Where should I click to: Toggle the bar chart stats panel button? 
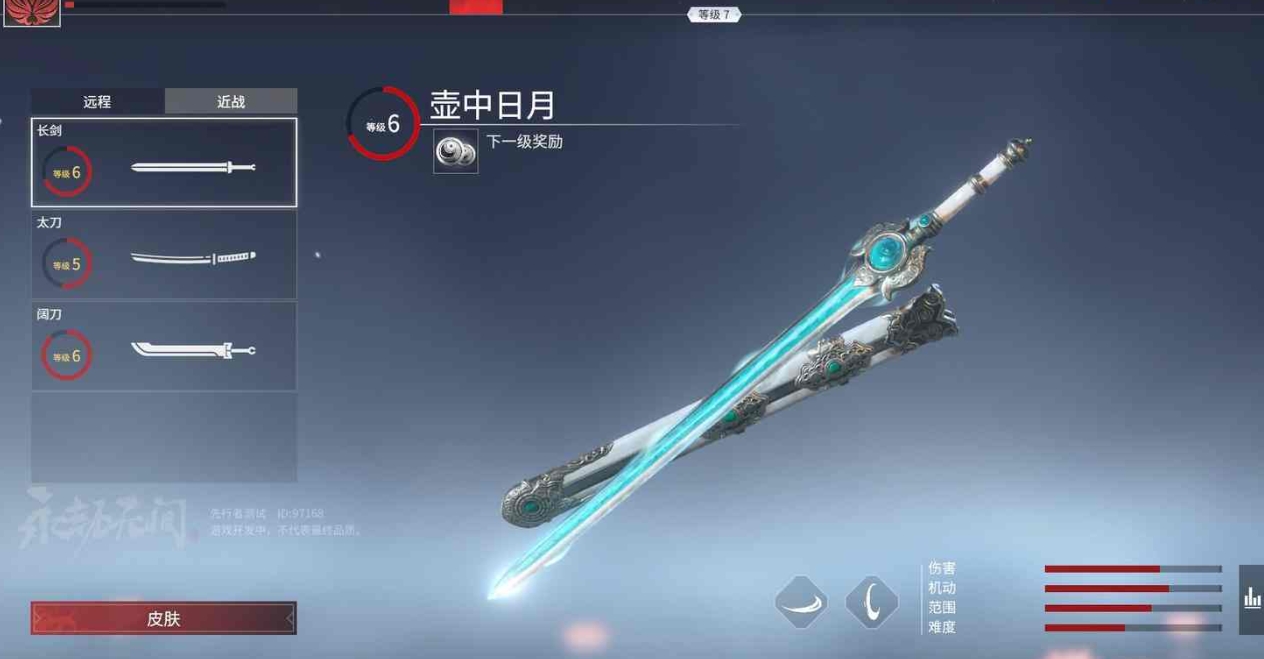pyautogui.click(x=1251, y=599)
